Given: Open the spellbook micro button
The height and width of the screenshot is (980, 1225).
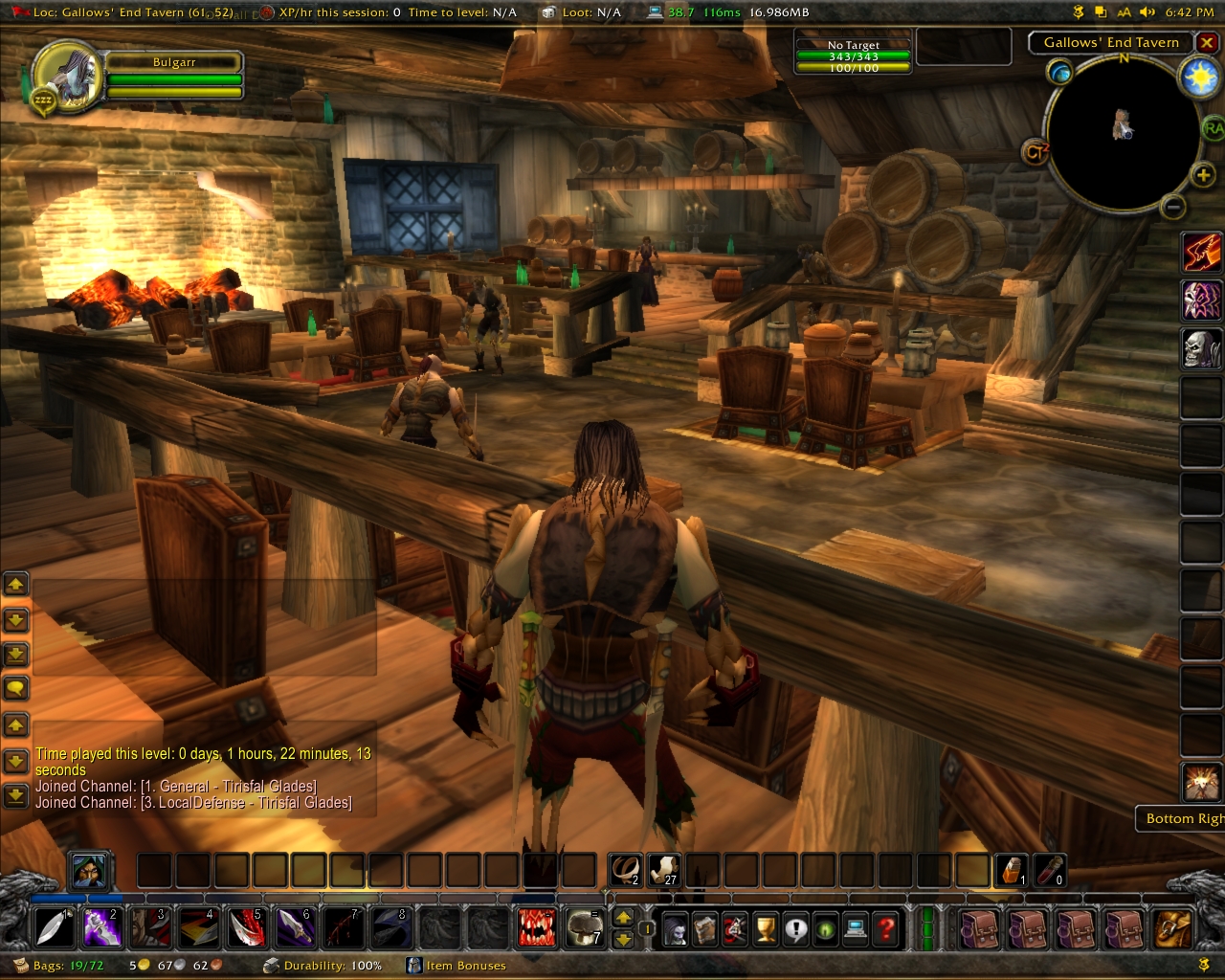Looking at the screenshot, I should coord(705,929).
